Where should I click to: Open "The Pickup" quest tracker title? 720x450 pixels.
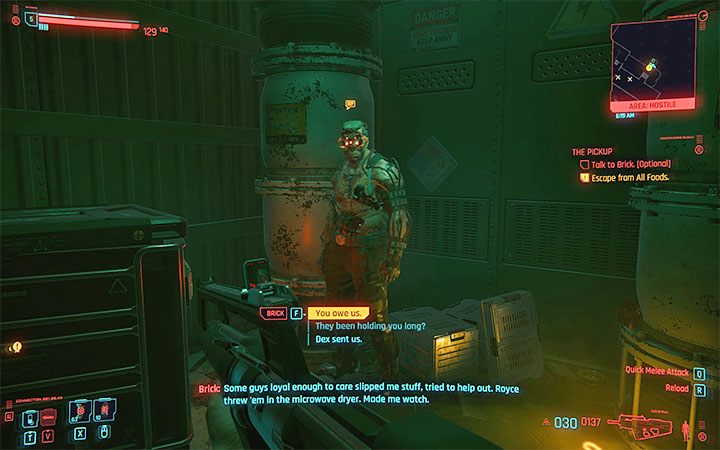pyautogui.click(x=592, y=152)
